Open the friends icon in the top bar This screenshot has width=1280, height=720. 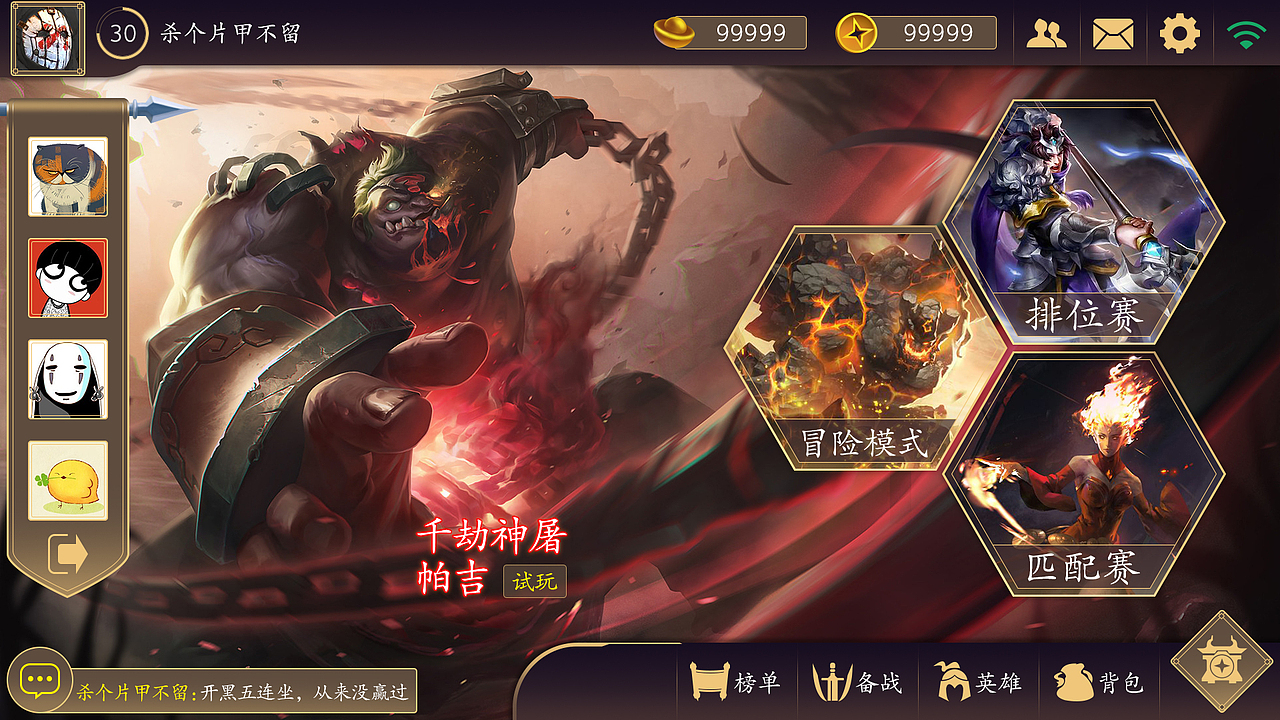(1046, 32)
